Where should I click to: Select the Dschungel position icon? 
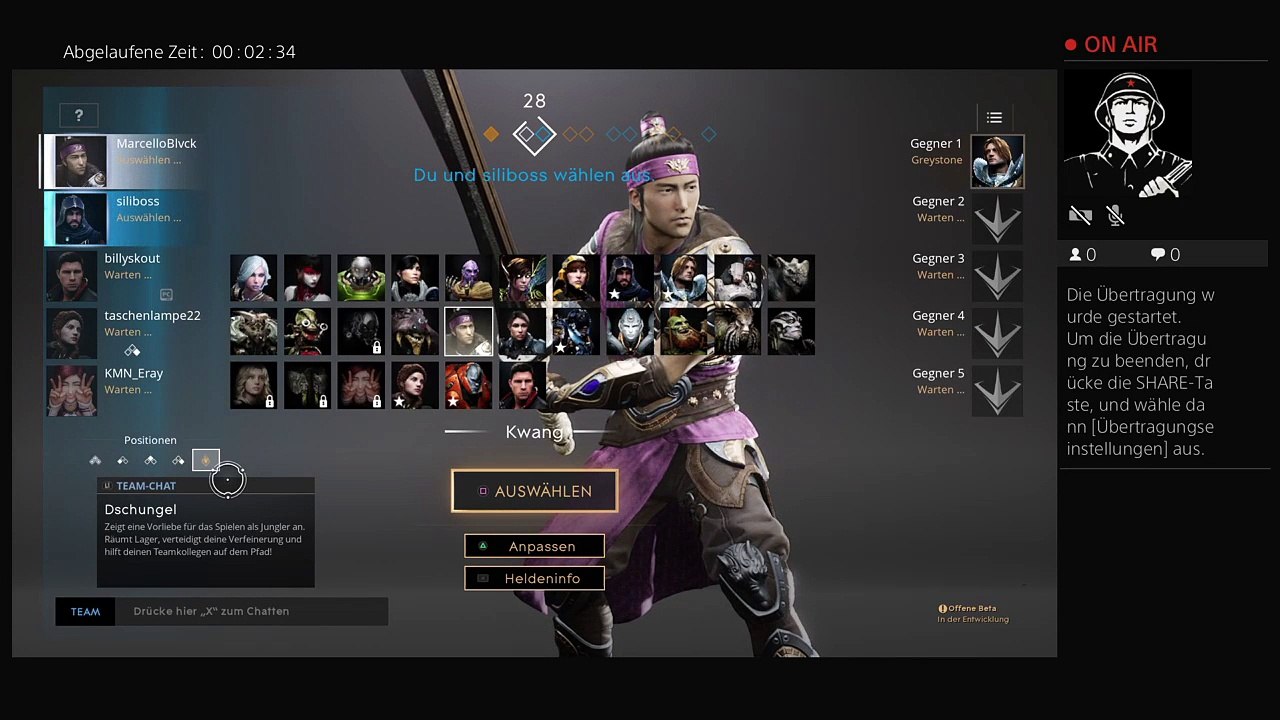206,460
